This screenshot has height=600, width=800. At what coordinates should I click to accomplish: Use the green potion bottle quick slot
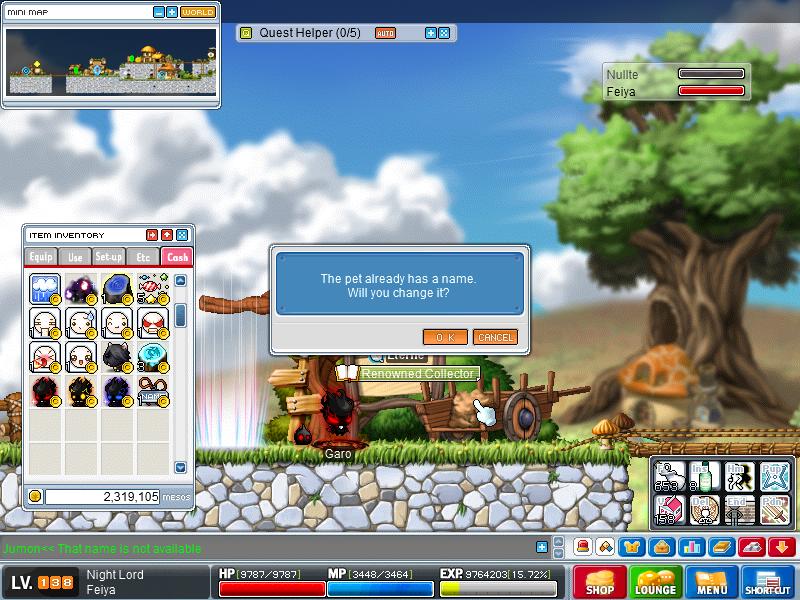tap(704, 475)
